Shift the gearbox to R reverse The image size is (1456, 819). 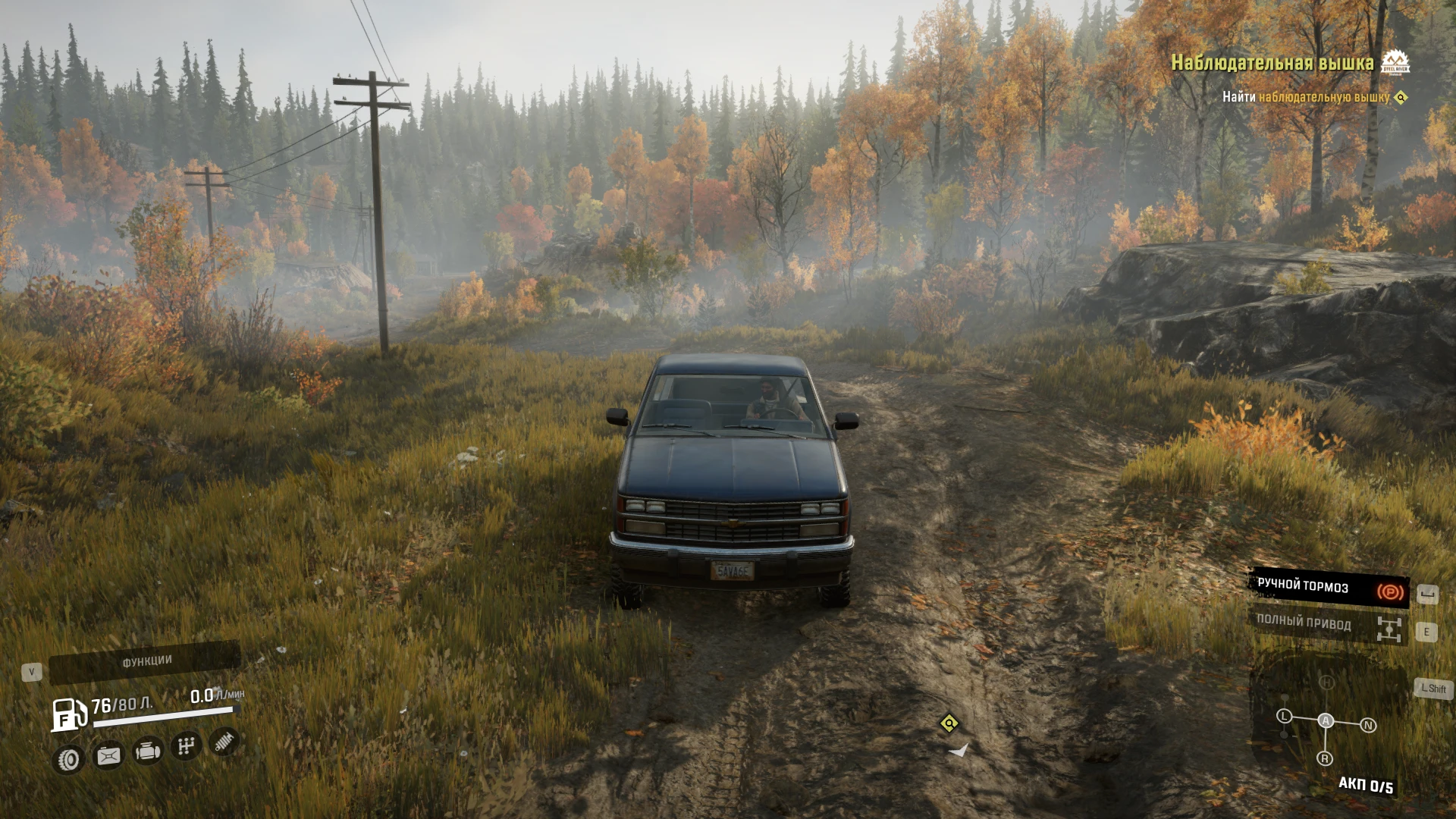(1325, 758)
